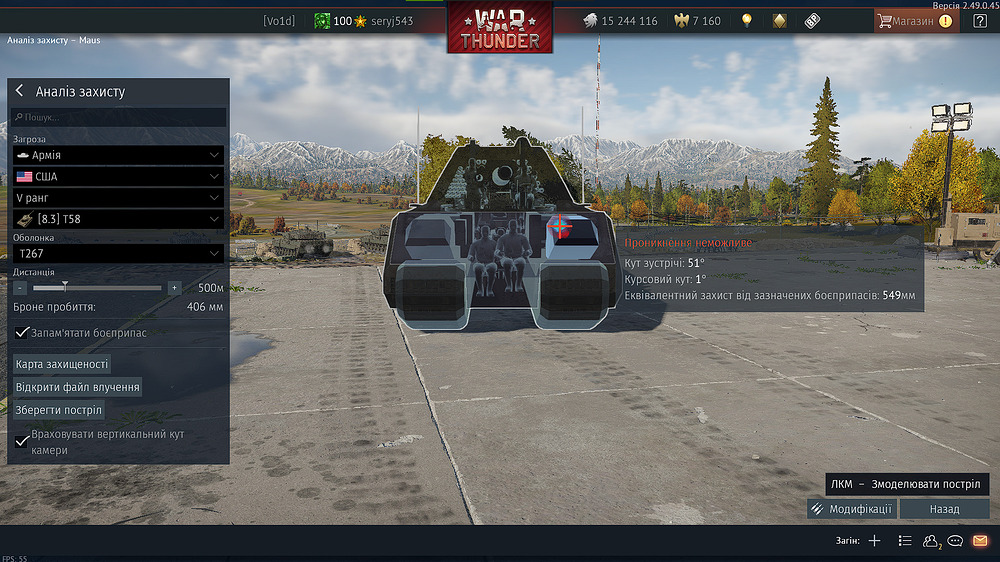Go back using the Аналіз захисту arrow
Screen dimensions: 1000x562
click(19, 91)
